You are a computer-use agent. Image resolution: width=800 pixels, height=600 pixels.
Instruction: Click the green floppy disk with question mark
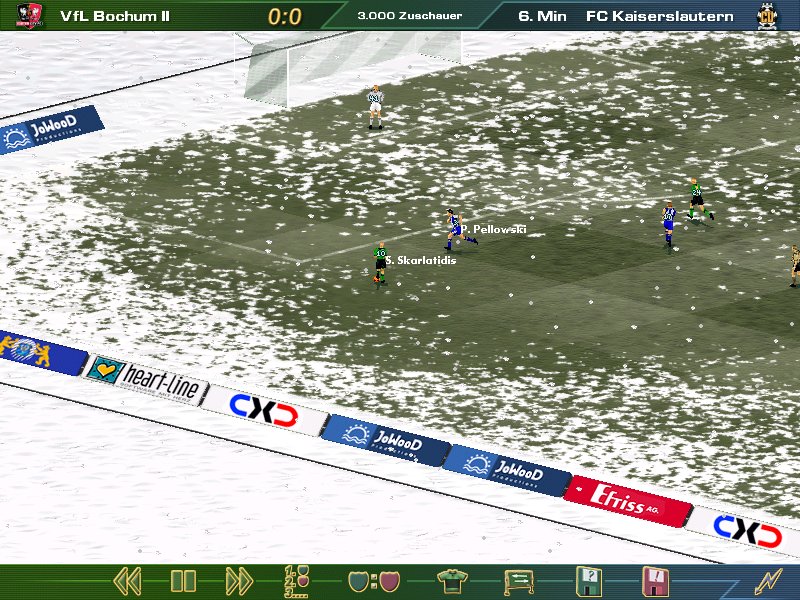tap(588, 580)
